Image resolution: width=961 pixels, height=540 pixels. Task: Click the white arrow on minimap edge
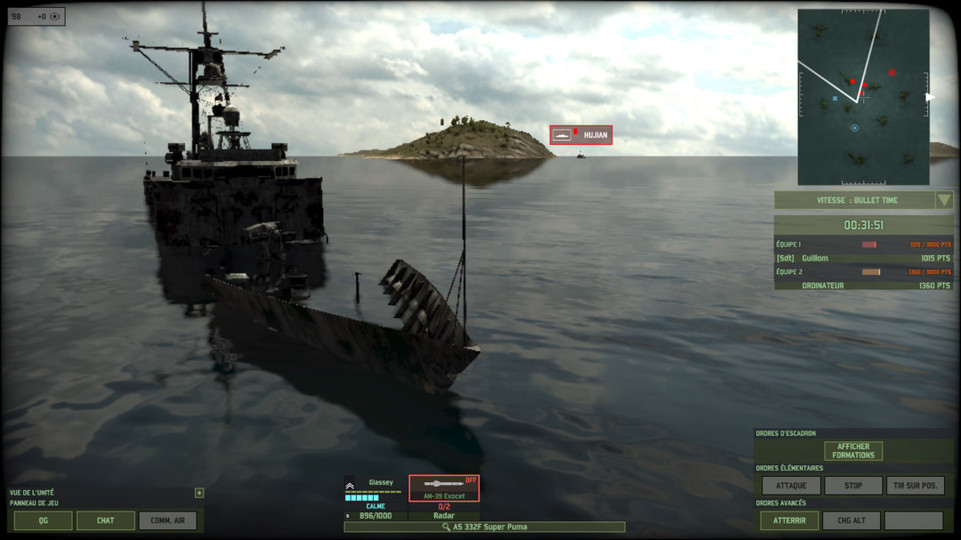[929, 97]
